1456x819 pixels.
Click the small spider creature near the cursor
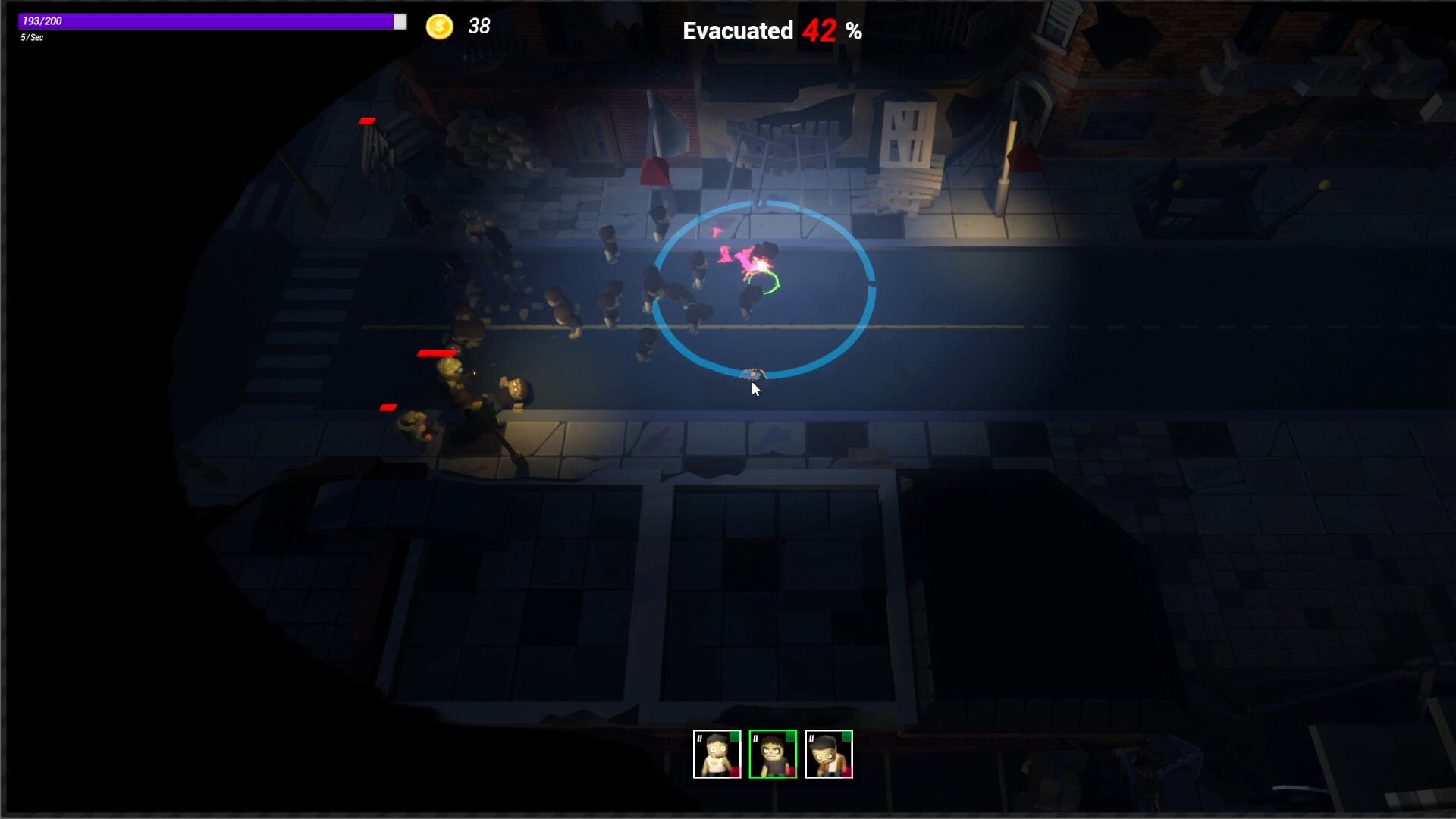752,373
